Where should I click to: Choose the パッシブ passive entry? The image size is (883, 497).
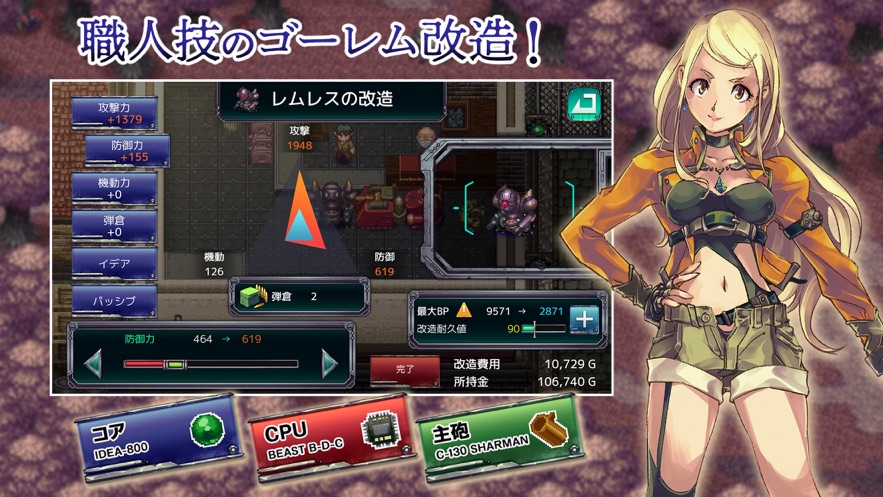coord(114,300)
